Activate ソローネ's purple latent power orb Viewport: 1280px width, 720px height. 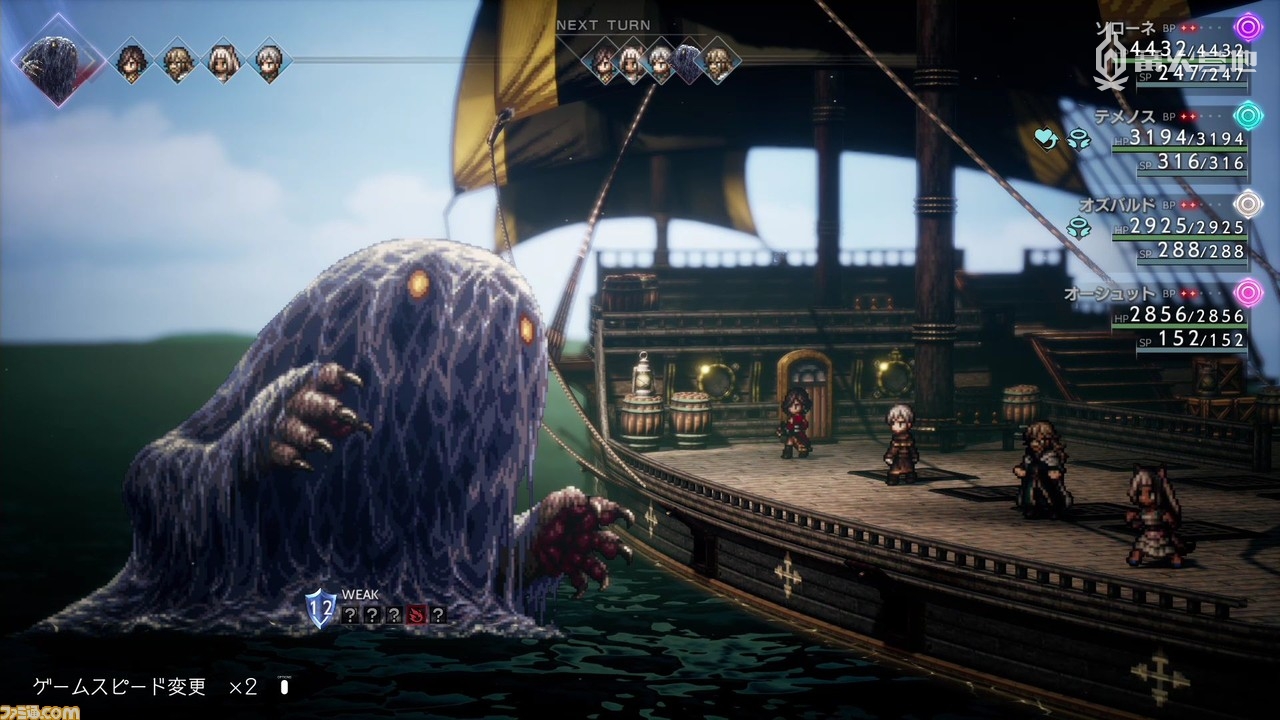point(1248,27)
